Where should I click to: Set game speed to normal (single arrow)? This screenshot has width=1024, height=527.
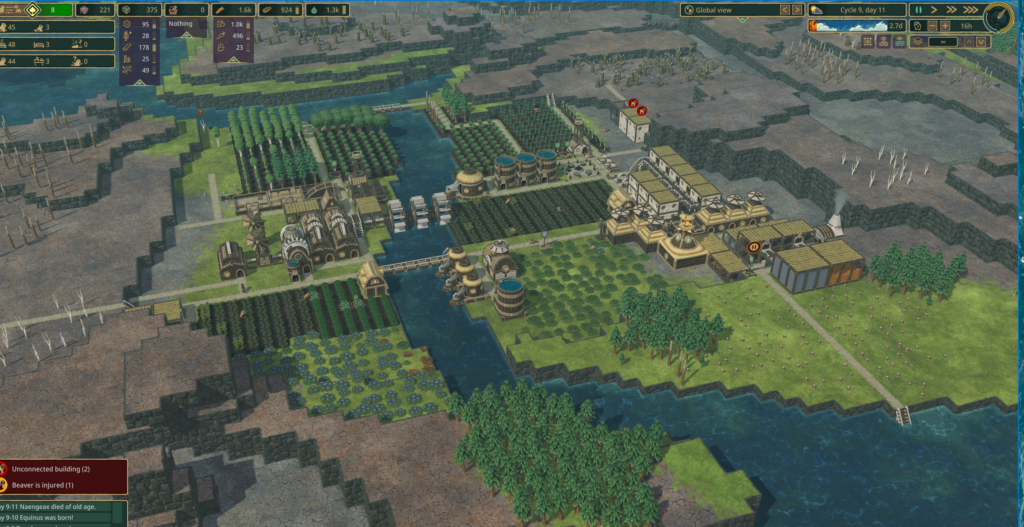pyautogui.click(x=934, y=10)
